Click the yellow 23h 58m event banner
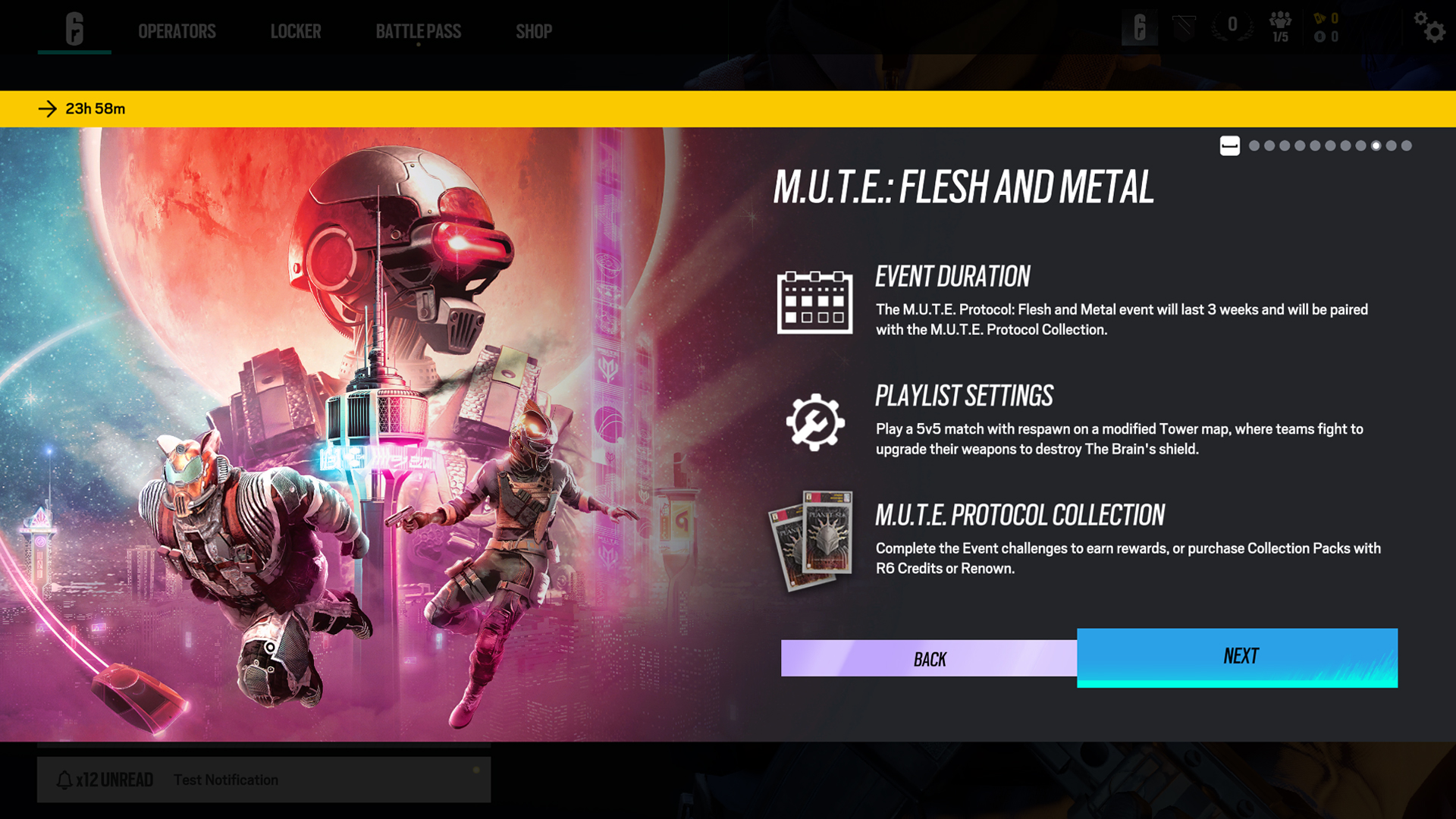1456x819 pixels. coord(728,108)
